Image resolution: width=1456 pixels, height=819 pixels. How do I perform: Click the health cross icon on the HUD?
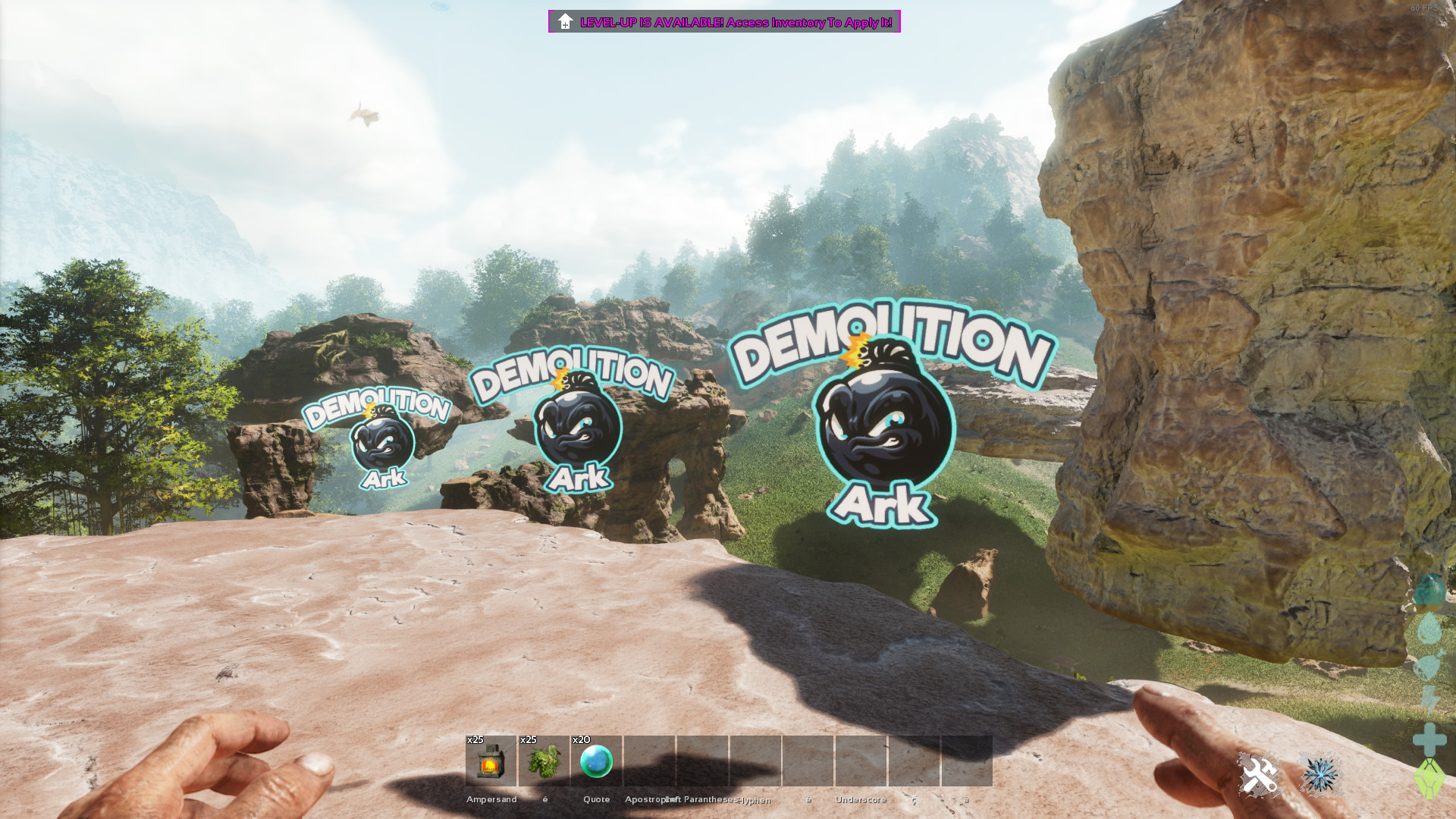click(x=1430, y=740)
